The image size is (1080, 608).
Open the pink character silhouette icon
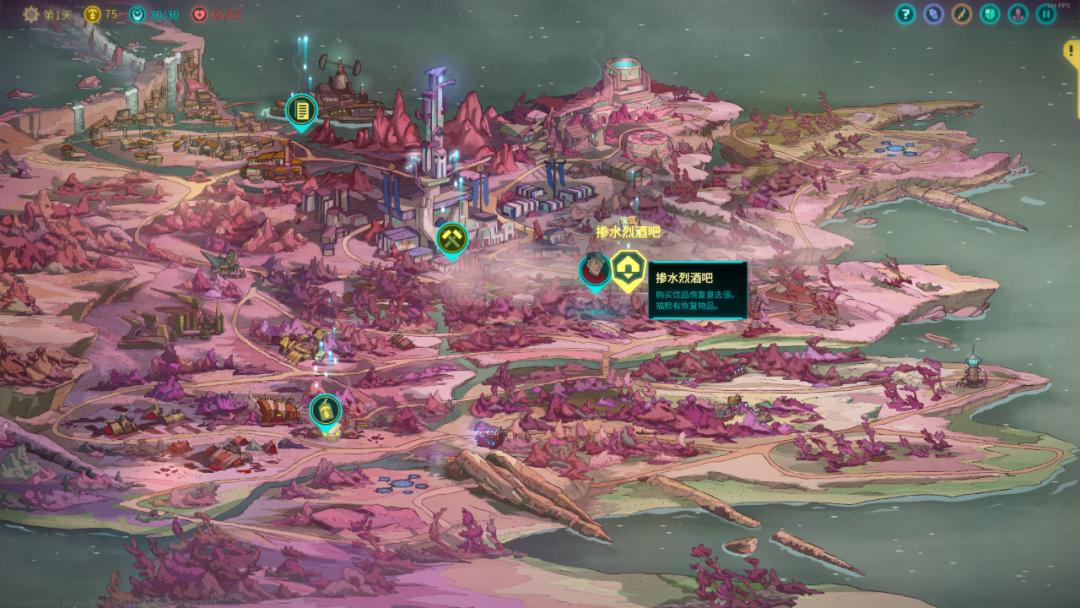pyautogui.click(x=1018, y=14)
